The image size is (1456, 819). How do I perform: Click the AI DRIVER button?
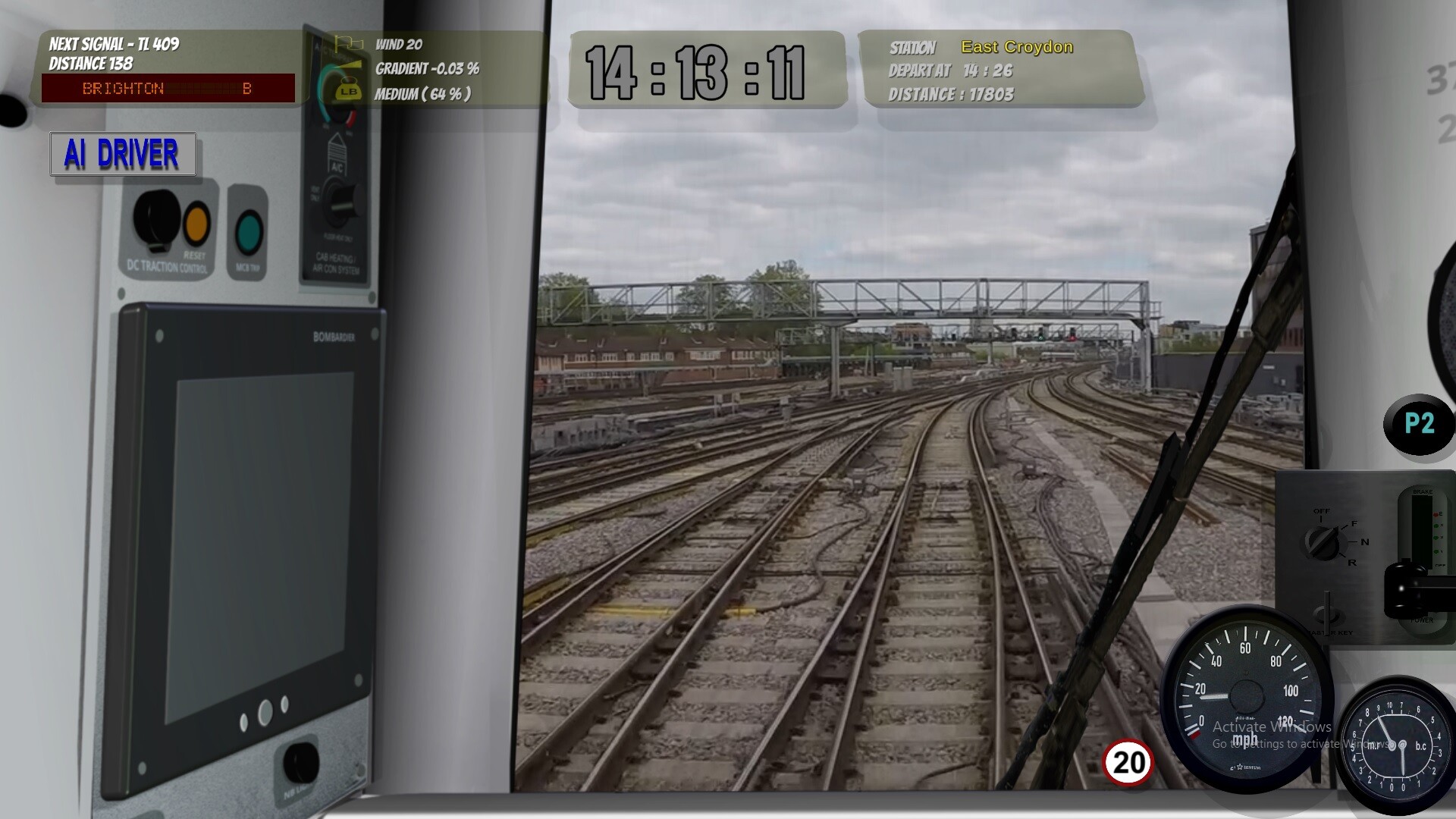(x=122, y=155)
